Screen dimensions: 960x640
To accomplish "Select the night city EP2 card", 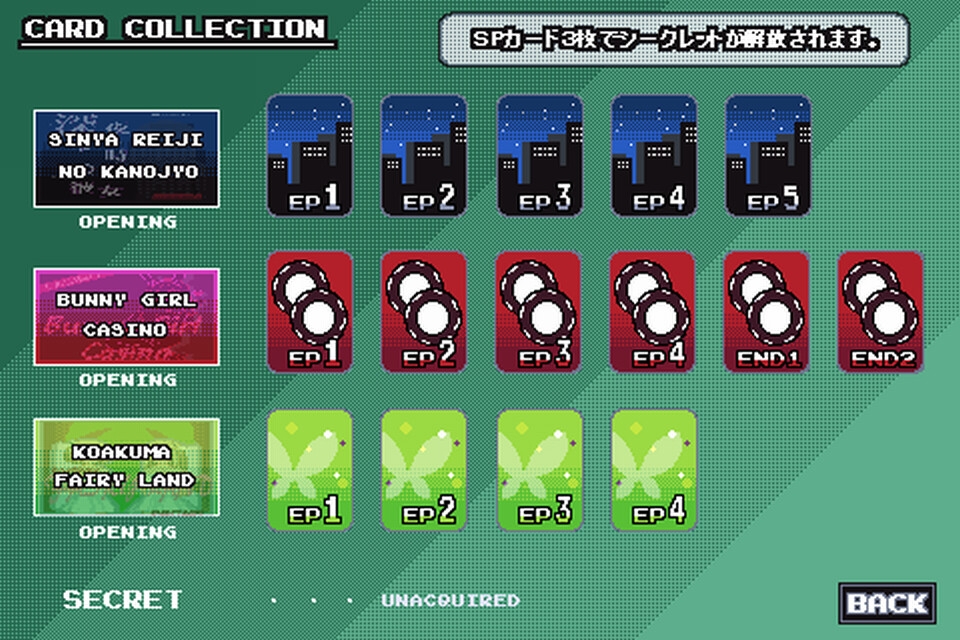I will (x=424, y=155).
